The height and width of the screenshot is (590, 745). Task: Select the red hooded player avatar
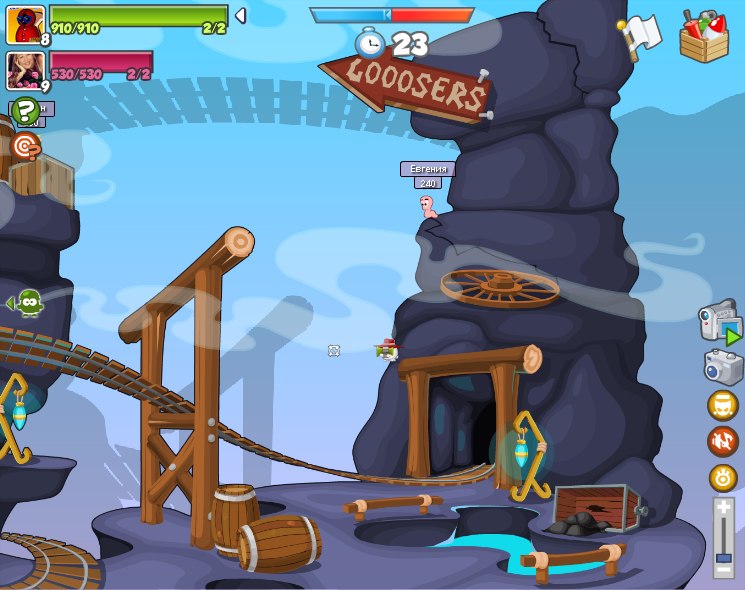pyautogui.click(x=25, y=24)
